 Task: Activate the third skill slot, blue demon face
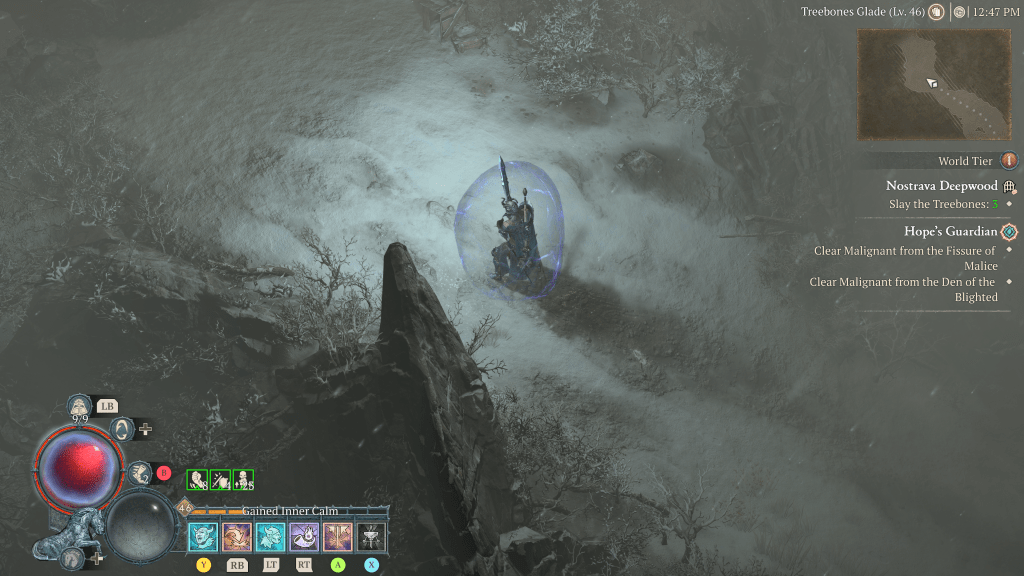pyautogui.click(x=271, y=537)
